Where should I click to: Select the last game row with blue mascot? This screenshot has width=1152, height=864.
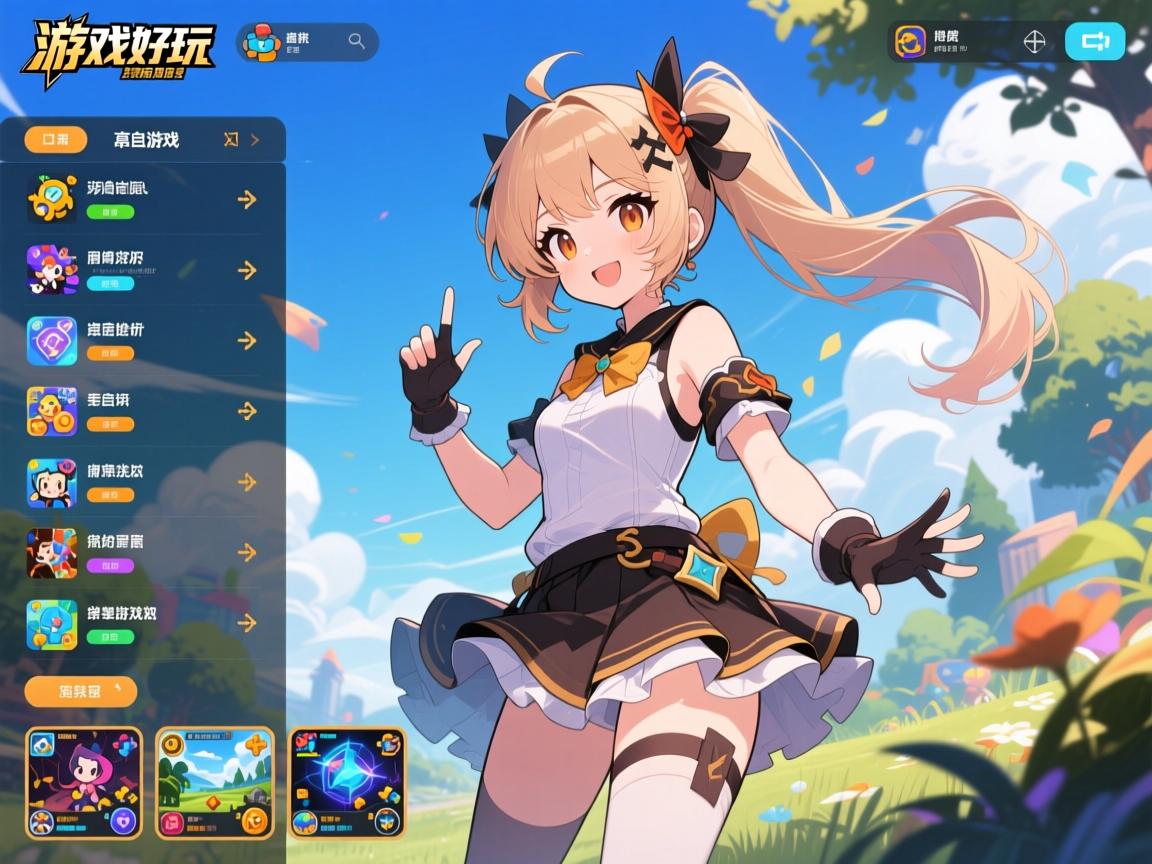pos(140,623)
